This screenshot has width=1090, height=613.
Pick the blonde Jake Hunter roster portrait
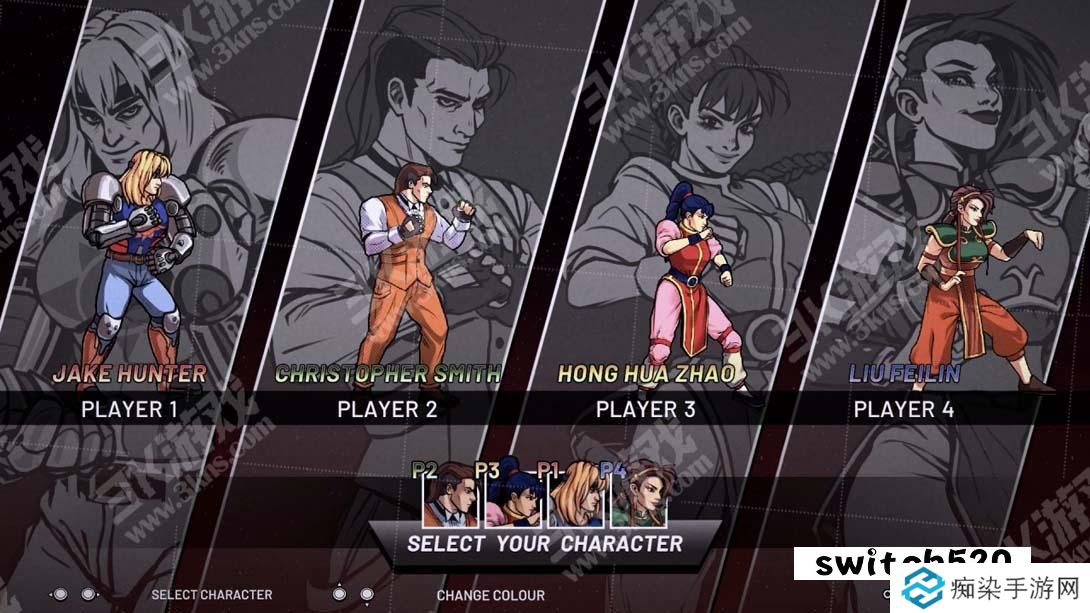574,497
